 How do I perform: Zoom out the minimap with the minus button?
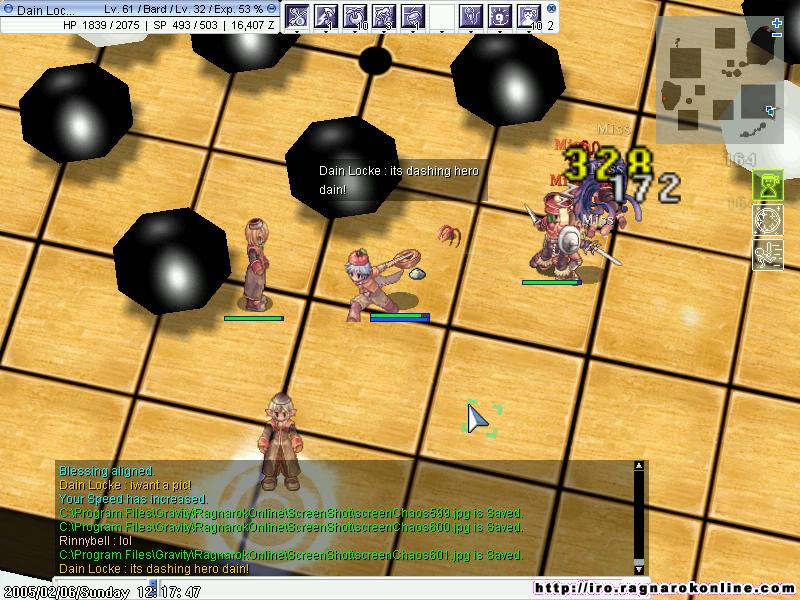pyautogui.click(x=777, y=35)
